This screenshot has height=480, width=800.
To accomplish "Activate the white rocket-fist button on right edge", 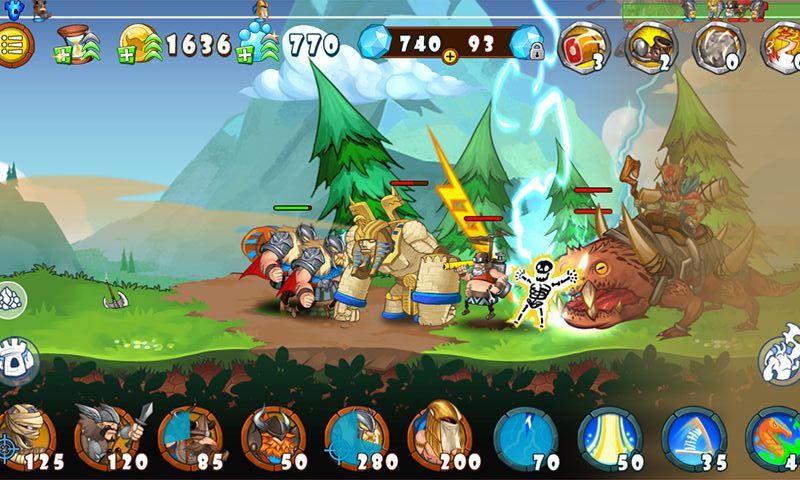I will pos(781,359).
